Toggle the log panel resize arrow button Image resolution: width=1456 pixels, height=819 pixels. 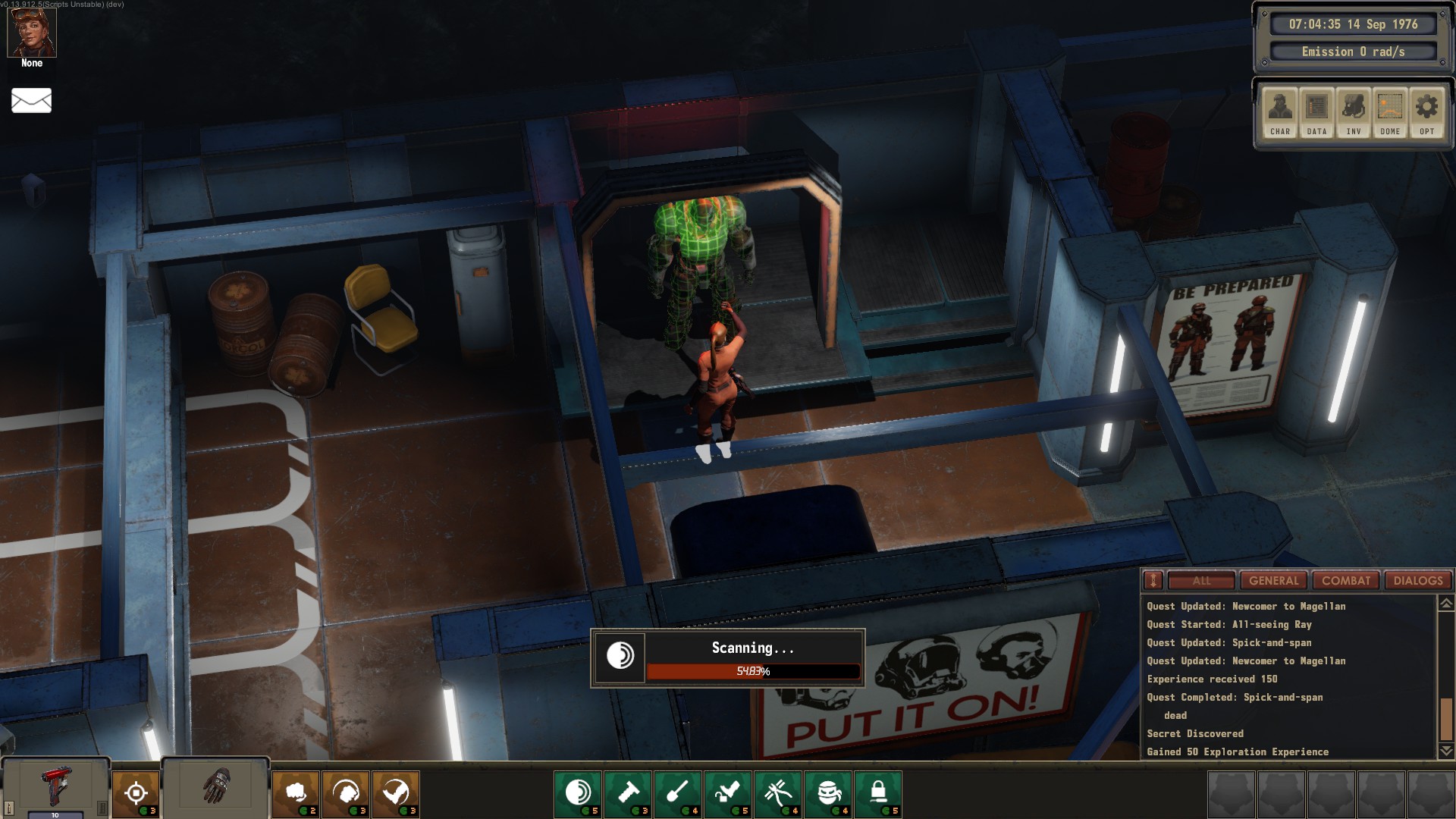pos(1153,581)
